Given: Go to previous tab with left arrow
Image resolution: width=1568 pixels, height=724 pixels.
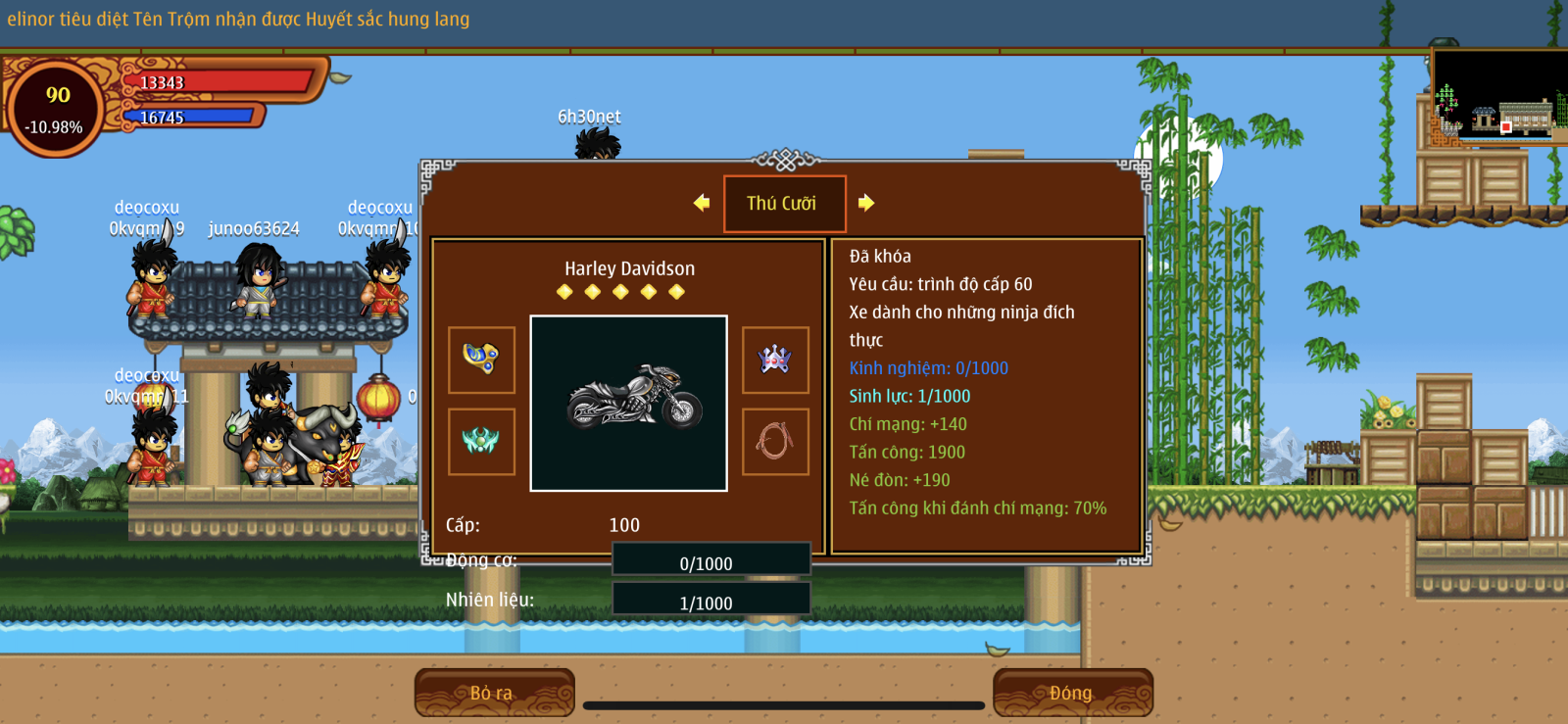Looking at the screenshot, I should pyautogui.click(x=702, y=203).
